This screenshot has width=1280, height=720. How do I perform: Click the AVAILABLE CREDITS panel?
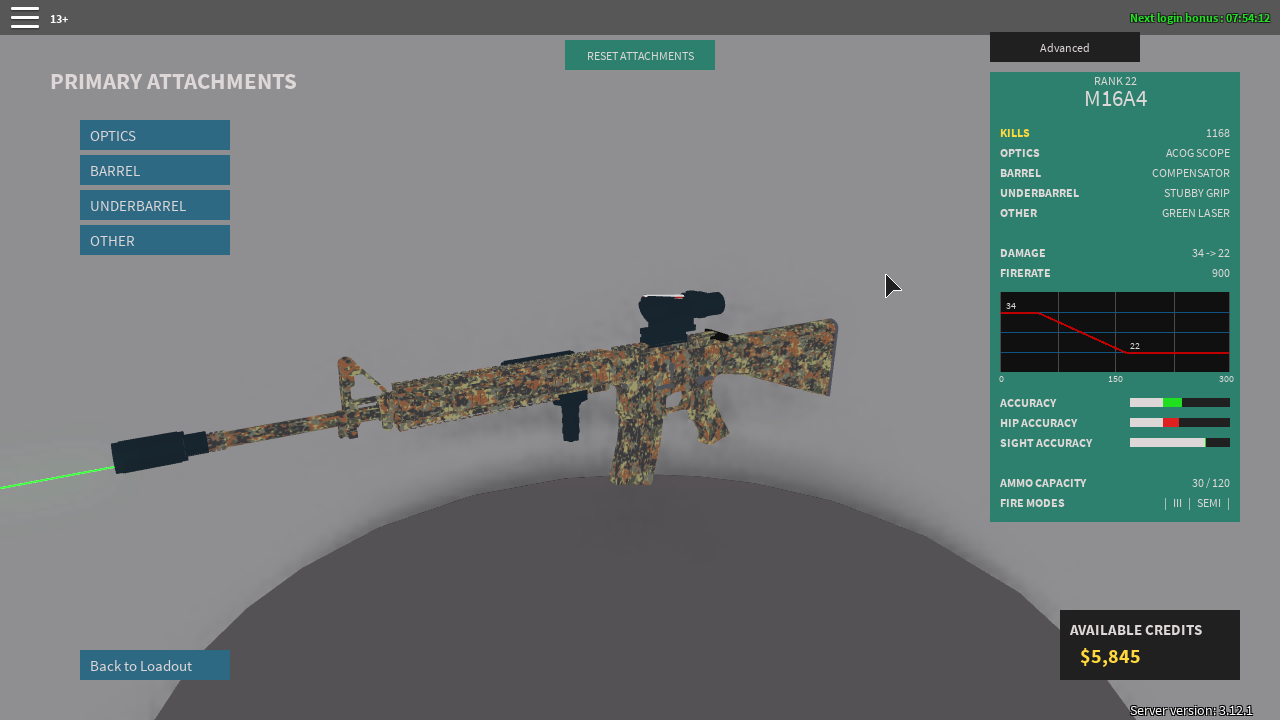pyautogui.click(x=1149, y=644)
